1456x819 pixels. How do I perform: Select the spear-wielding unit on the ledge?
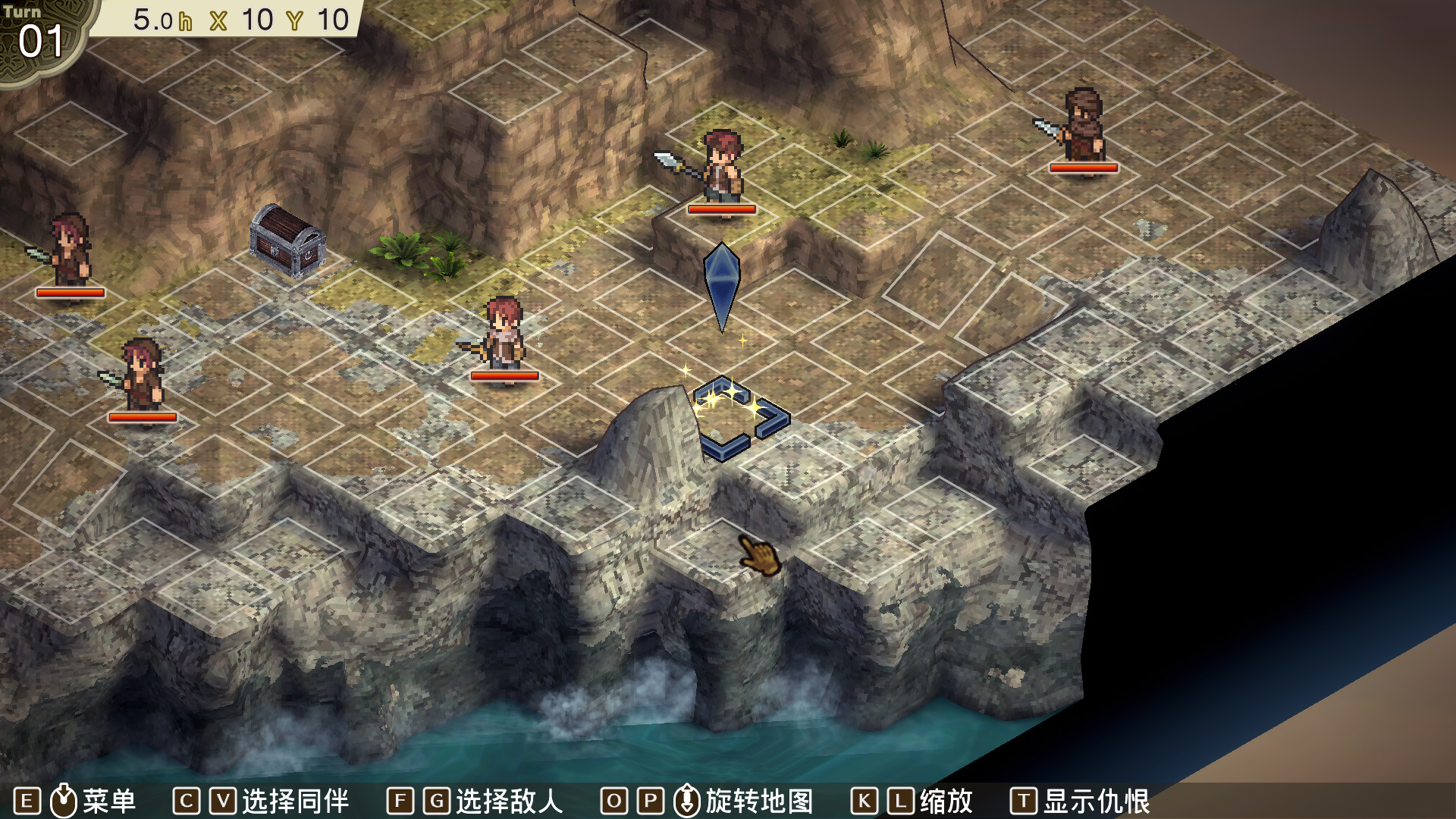click(720, 168)
